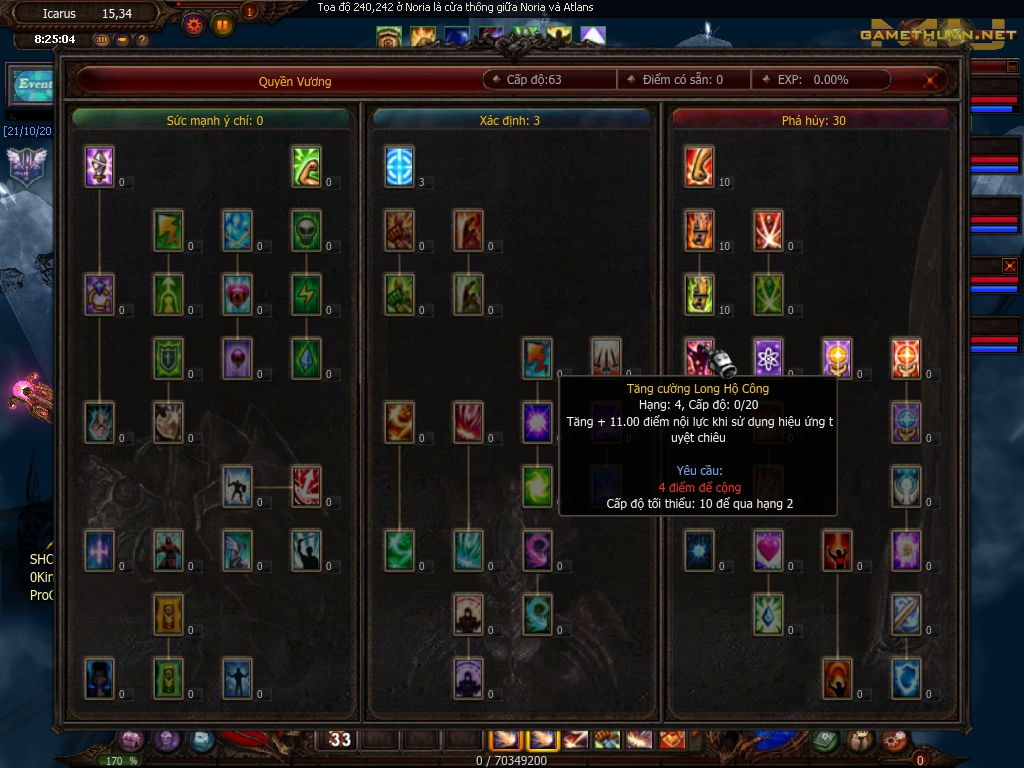
Task: Toggle the 3D camera button
Action: click(102, 40)
